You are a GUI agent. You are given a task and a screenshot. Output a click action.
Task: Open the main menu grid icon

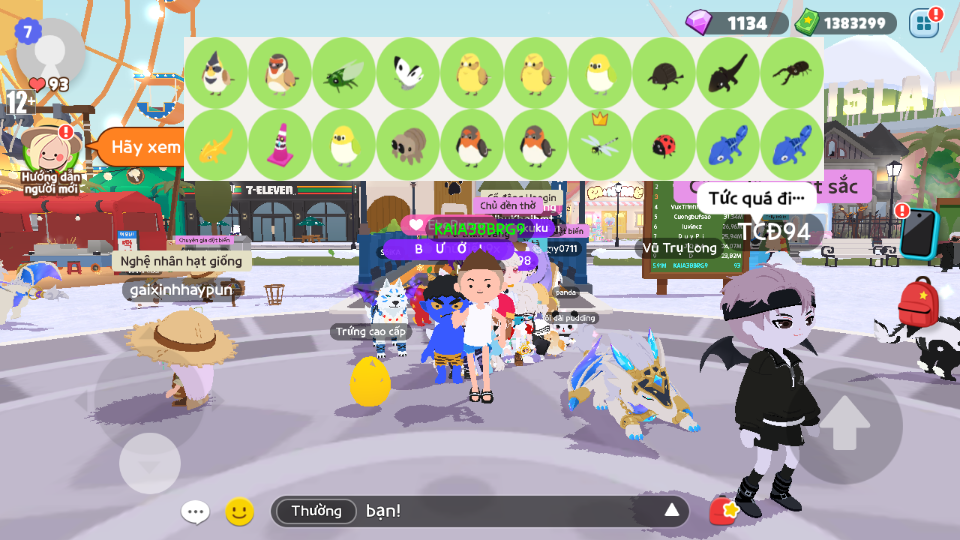tap(924, 23)
